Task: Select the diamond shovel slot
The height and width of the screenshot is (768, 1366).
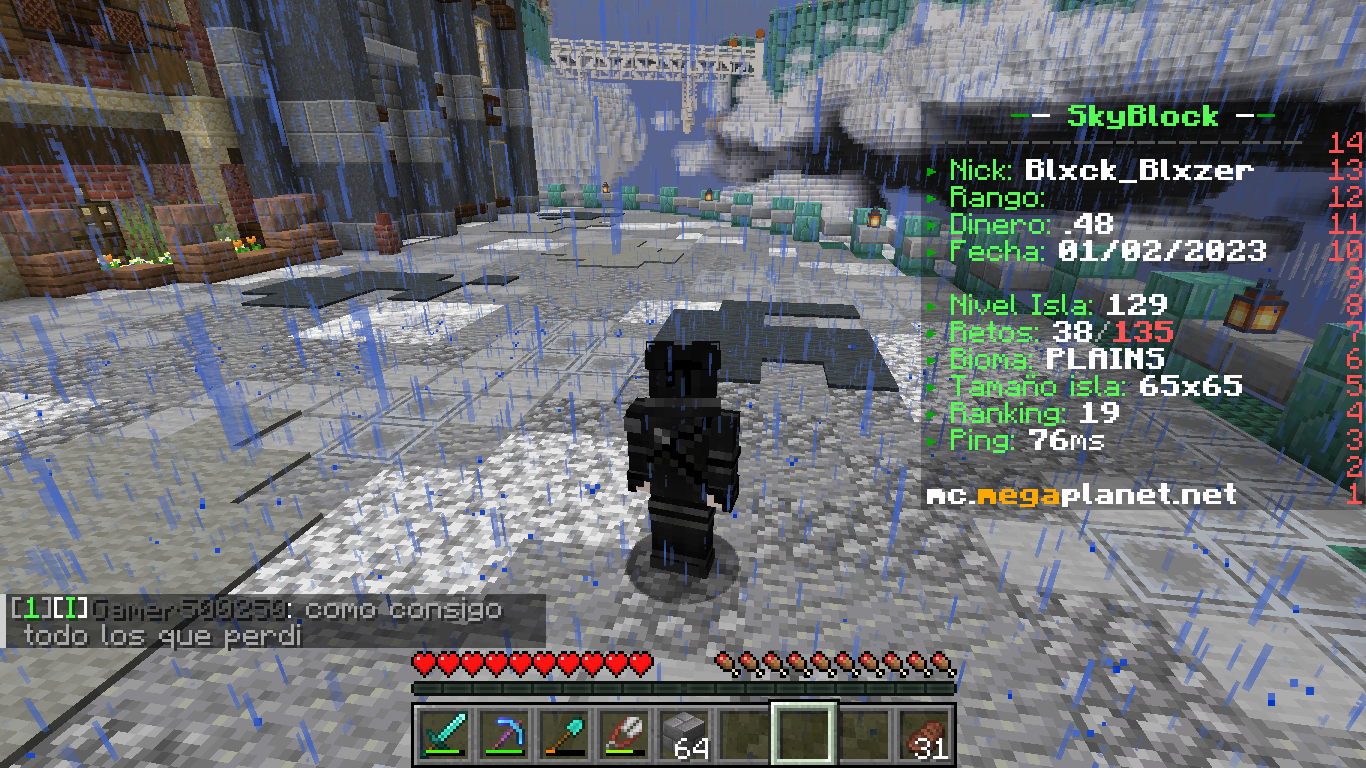Action: (563, 733)
